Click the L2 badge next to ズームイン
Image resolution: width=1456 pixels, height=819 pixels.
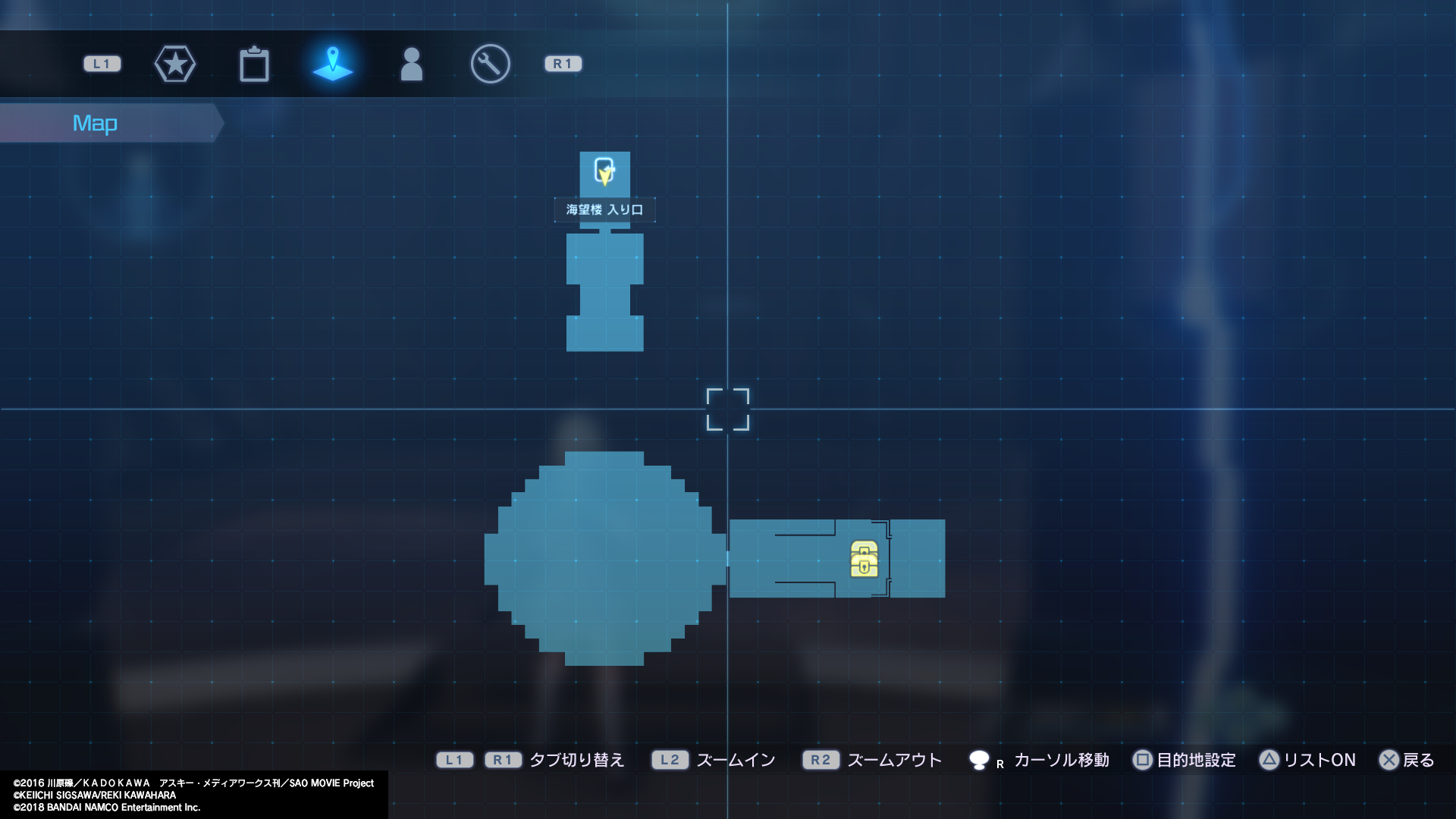coord(670,760)
